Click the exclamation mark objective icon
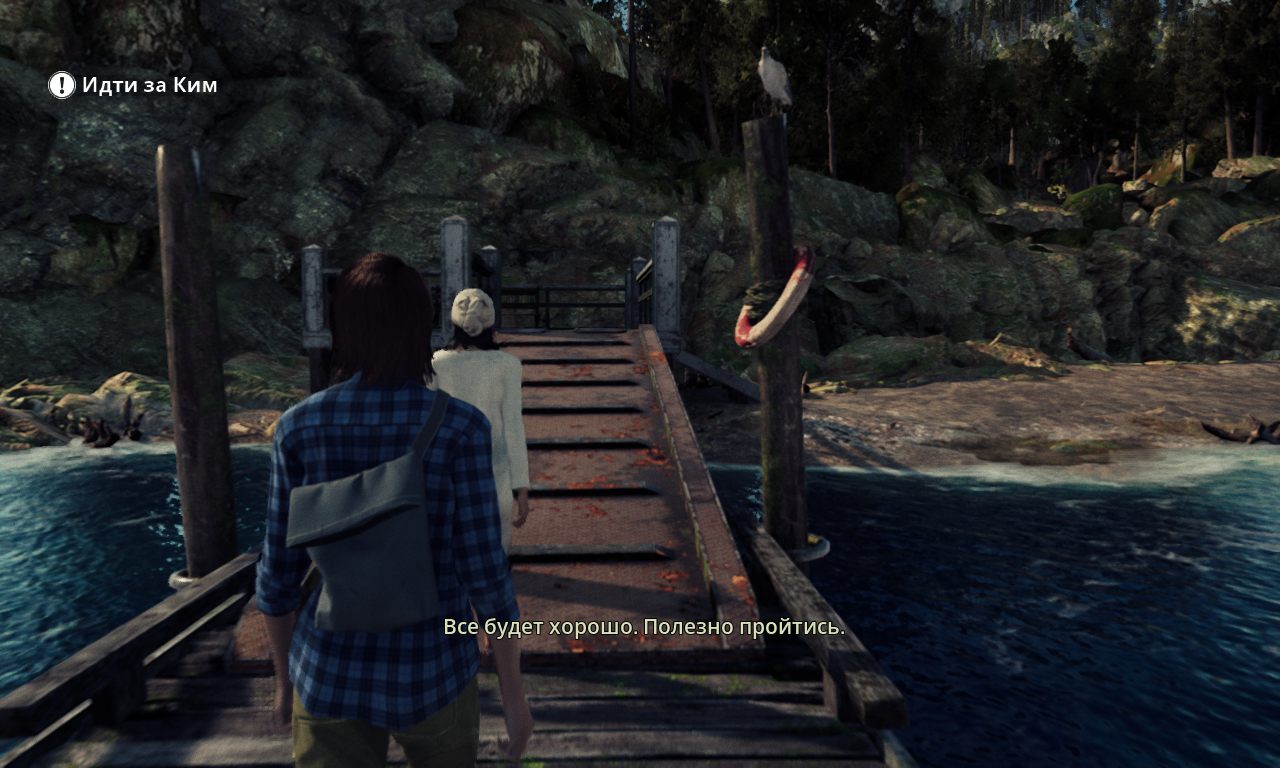Viewport: 1280px width, 768px height. (x=62, y=85)
